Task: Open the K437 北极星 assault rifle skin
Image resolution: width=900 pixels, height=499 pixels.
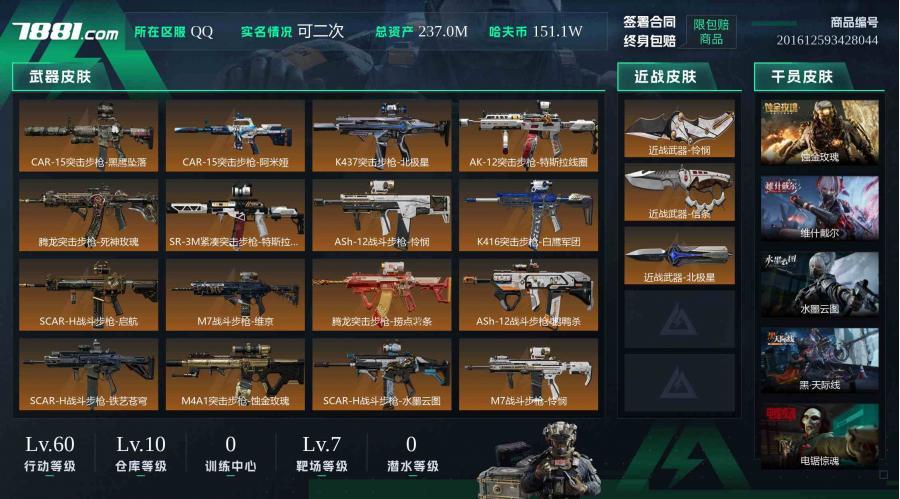Action: [x=381, y=135]
